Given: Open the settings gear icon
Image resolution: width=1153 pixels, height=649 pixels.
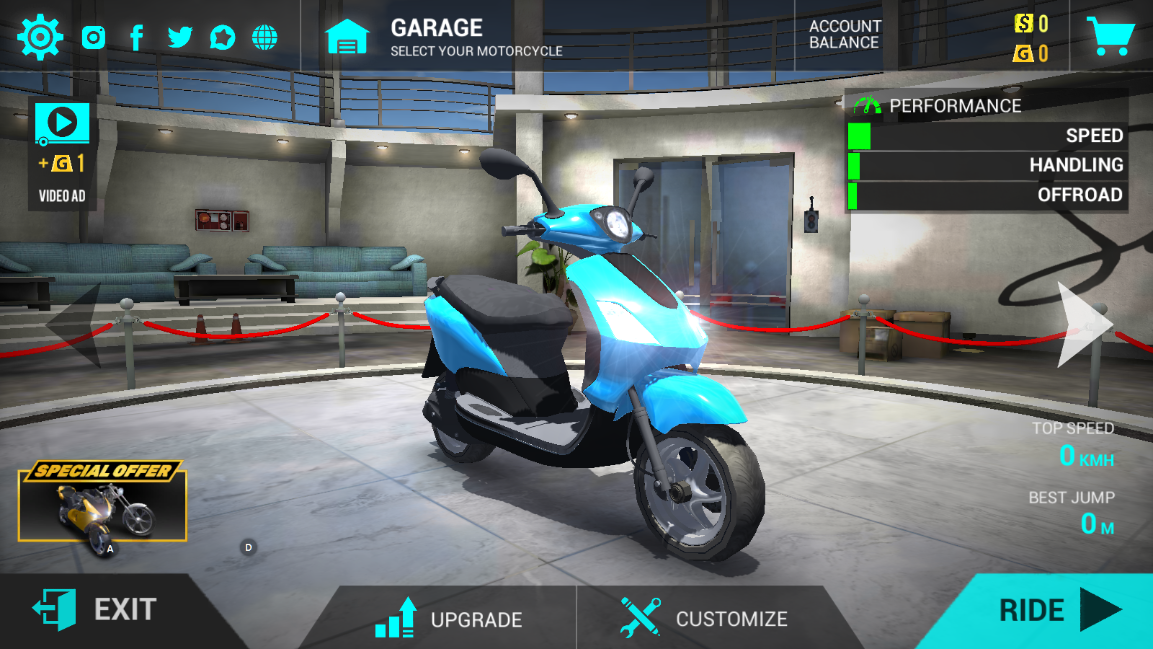Looking at the screenshot, I should click(39, 37).
